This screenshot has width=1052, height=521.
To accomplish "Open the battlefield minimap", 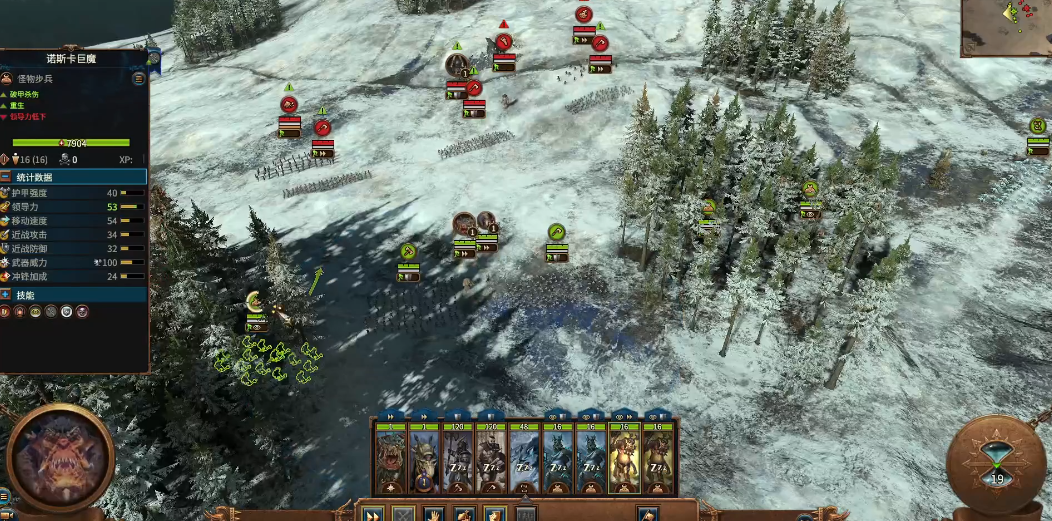I will [x=1006, y=28].
